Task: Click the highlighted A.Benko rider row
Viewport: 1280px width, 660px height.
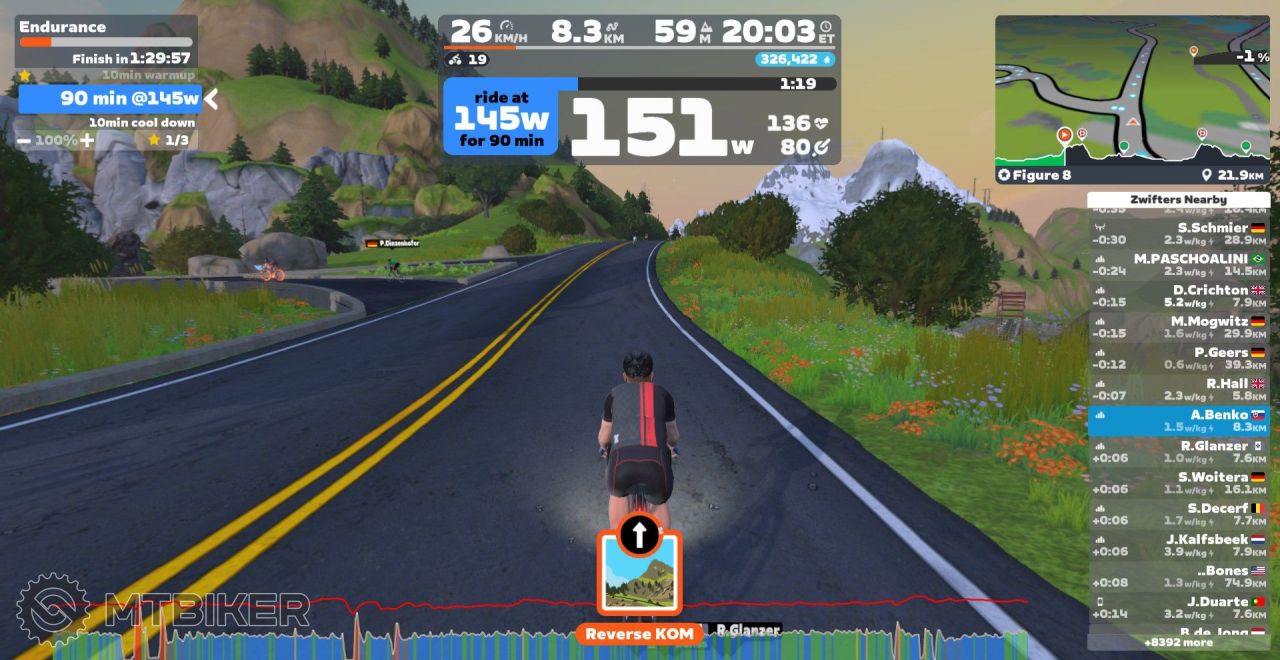Action: 1178,420
